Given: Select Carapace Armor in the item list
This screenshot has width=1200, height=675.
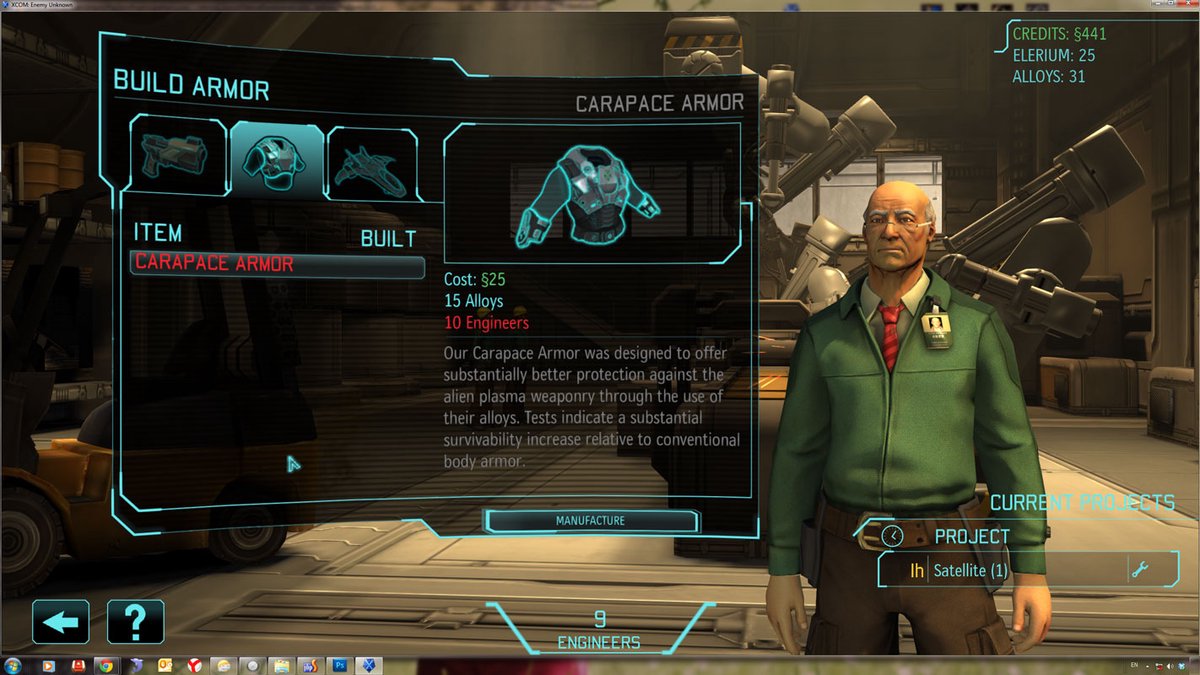Looking at the screenshot, I should [277, 266].
